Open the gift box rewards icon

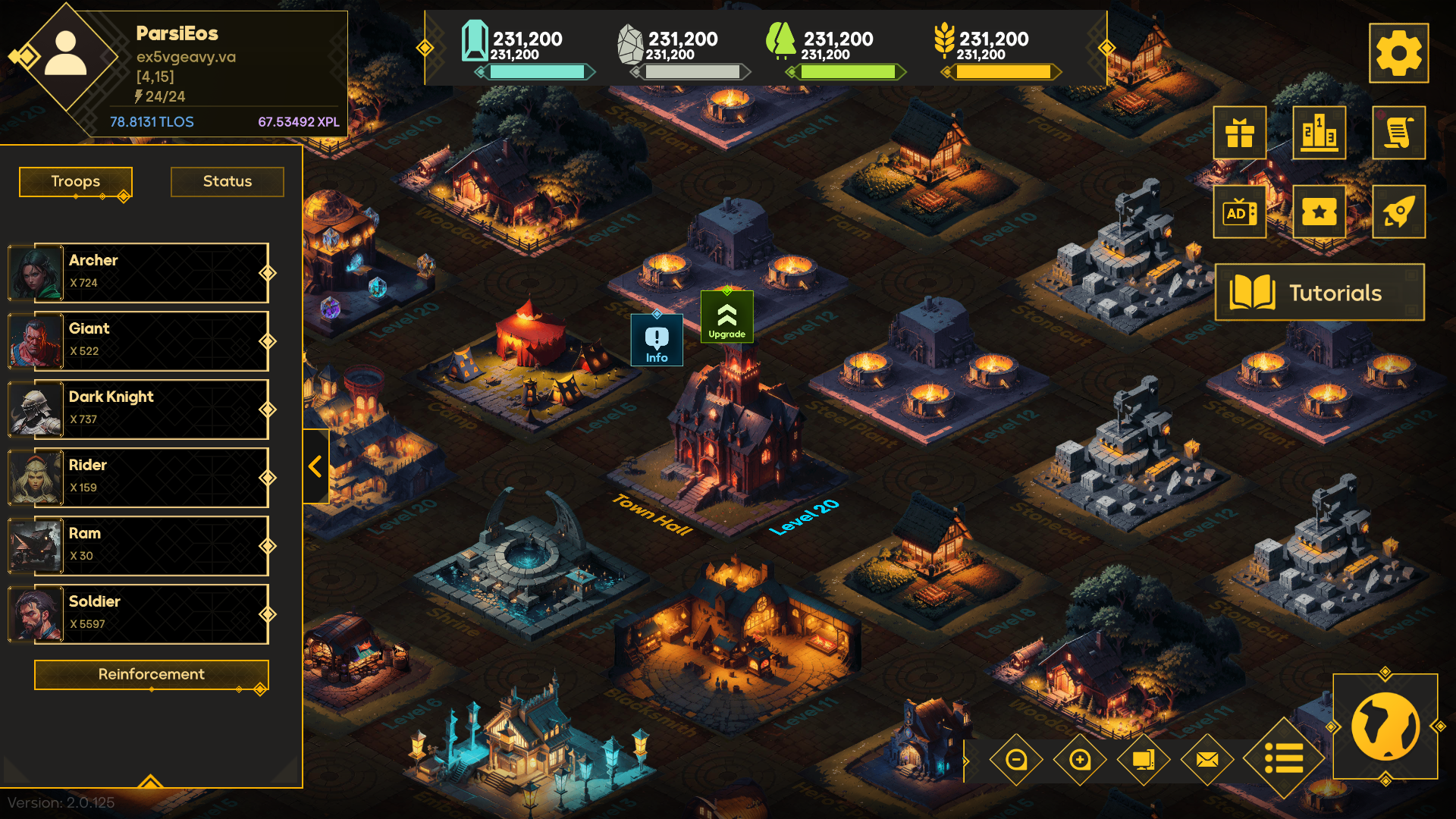[x=1240, y=133]
